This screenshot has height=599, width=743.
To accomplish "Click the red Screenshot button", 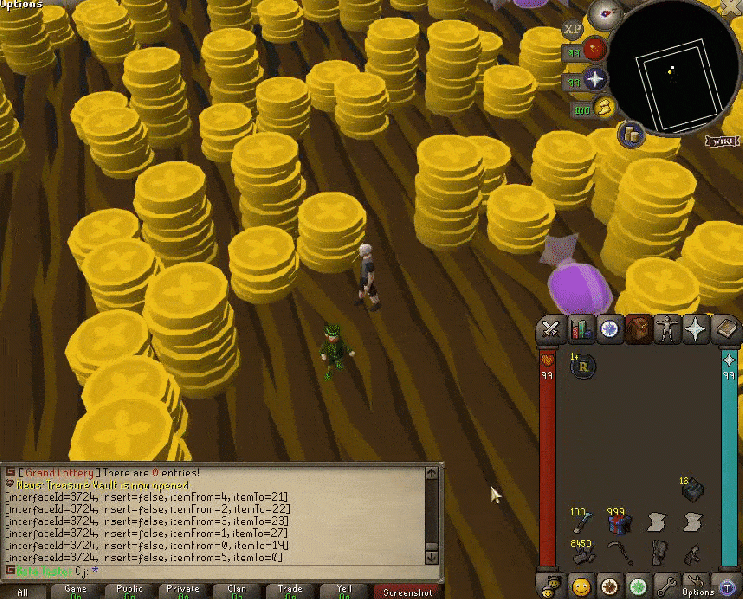I will pos(408,592).
